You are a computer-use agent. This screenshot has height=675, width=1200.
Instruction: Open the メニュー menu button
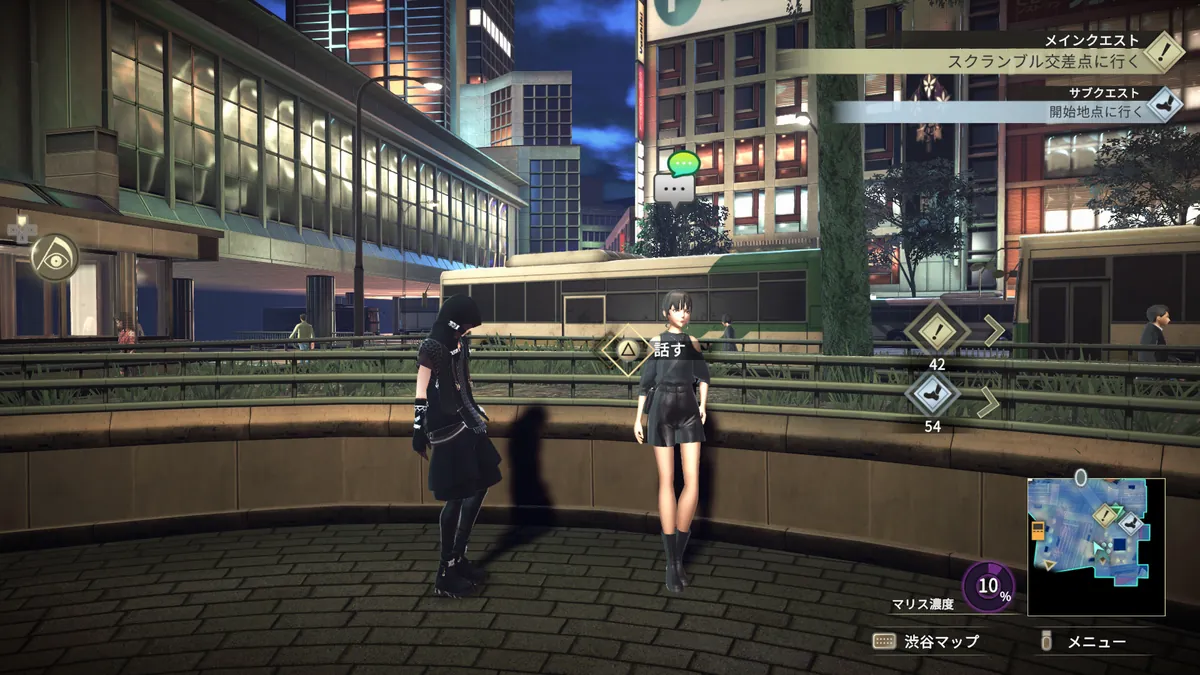tap(1085, 641)
